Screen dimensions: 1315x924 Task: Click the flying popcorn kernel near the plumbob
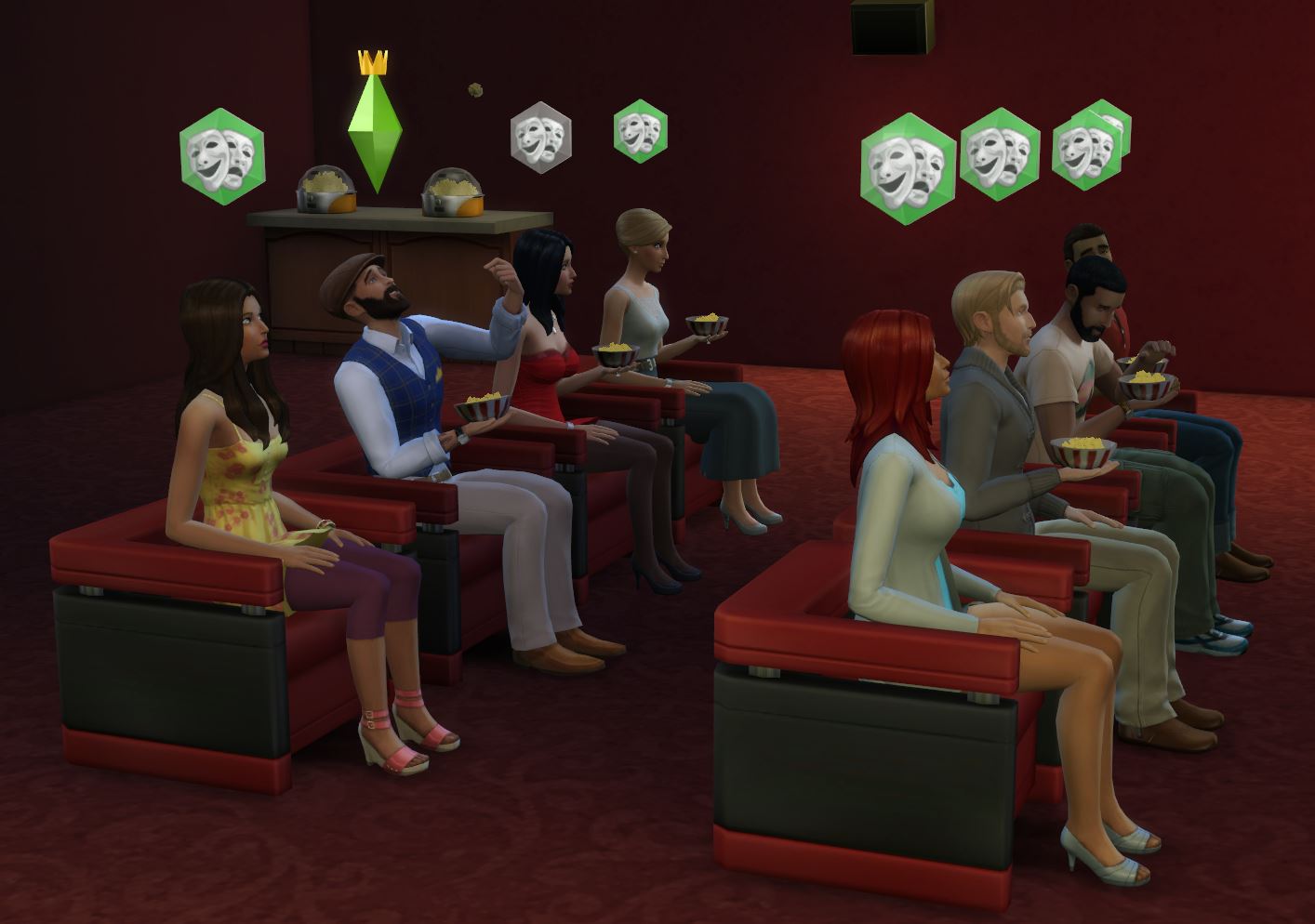click(x=477, y=87)
